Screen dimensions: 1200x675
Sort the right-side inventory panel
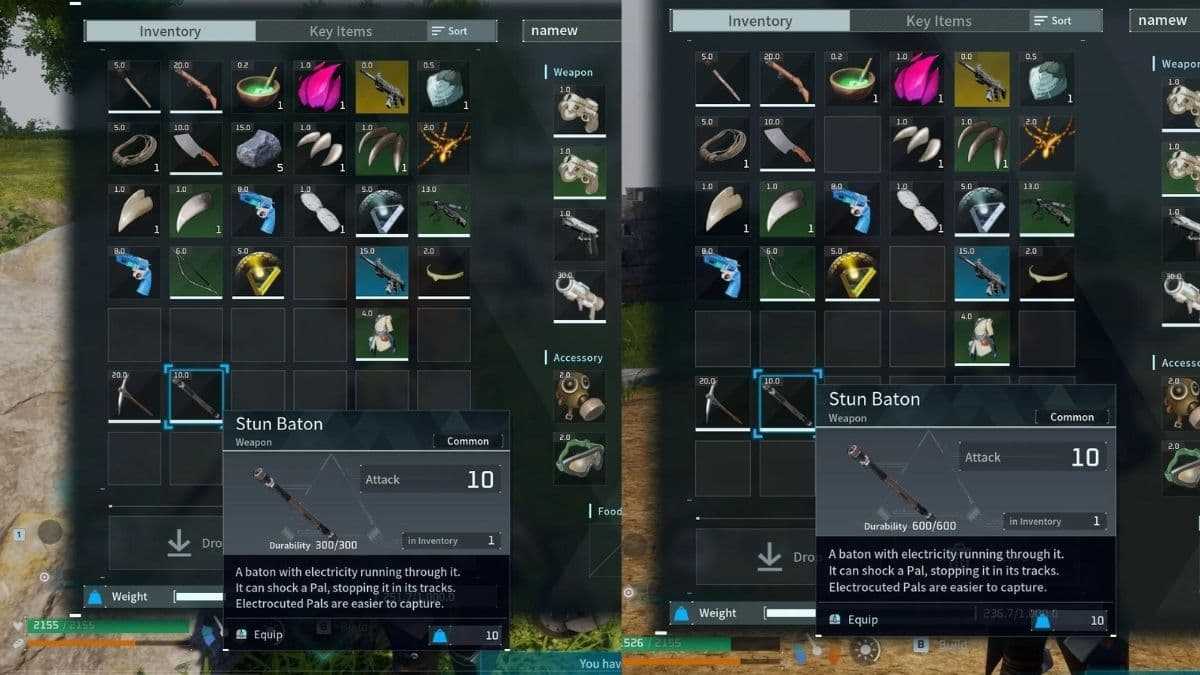point(1052,20)
